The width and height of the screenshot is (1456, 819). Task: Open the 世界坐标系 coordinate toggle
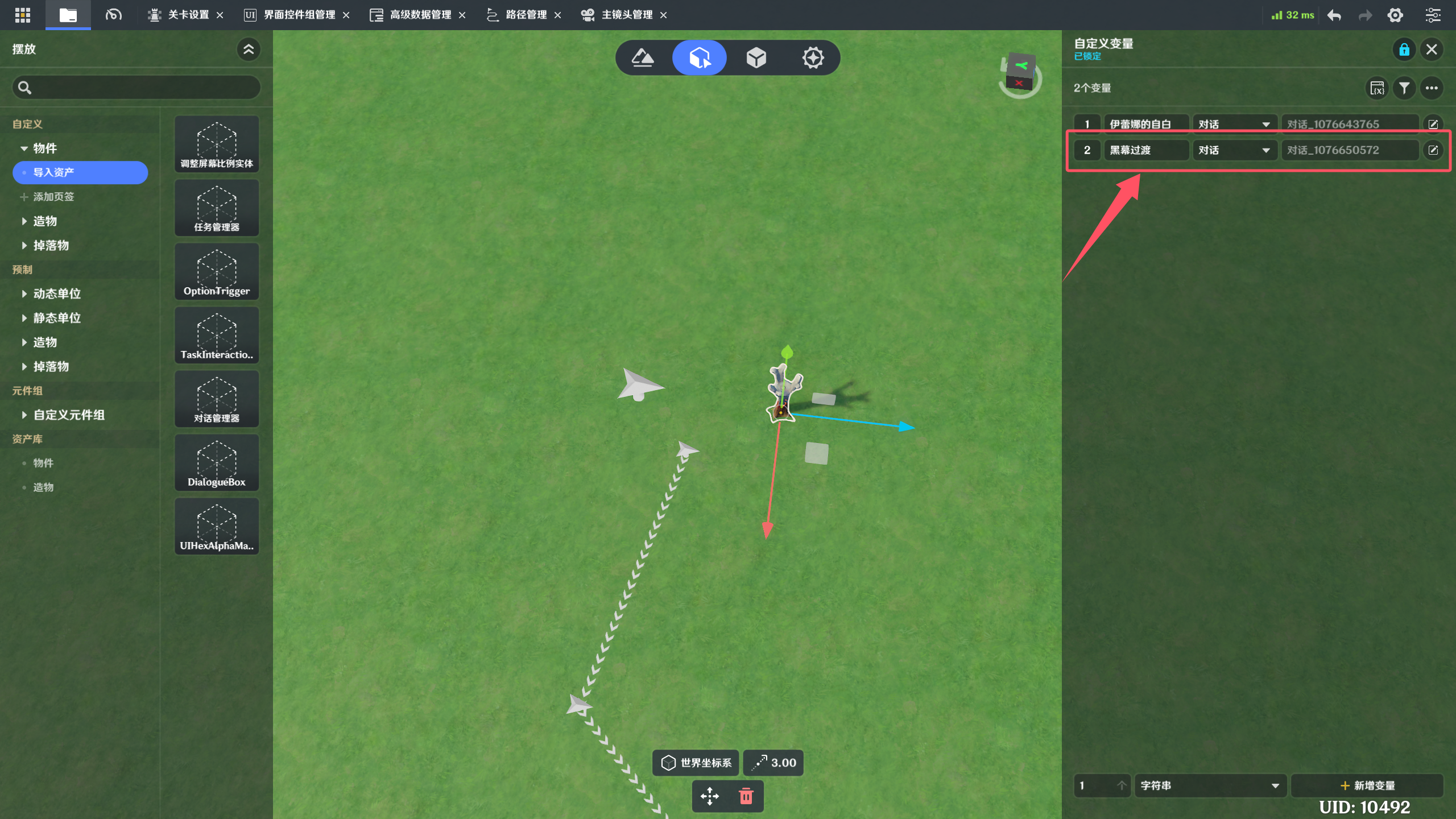(696, 763)
